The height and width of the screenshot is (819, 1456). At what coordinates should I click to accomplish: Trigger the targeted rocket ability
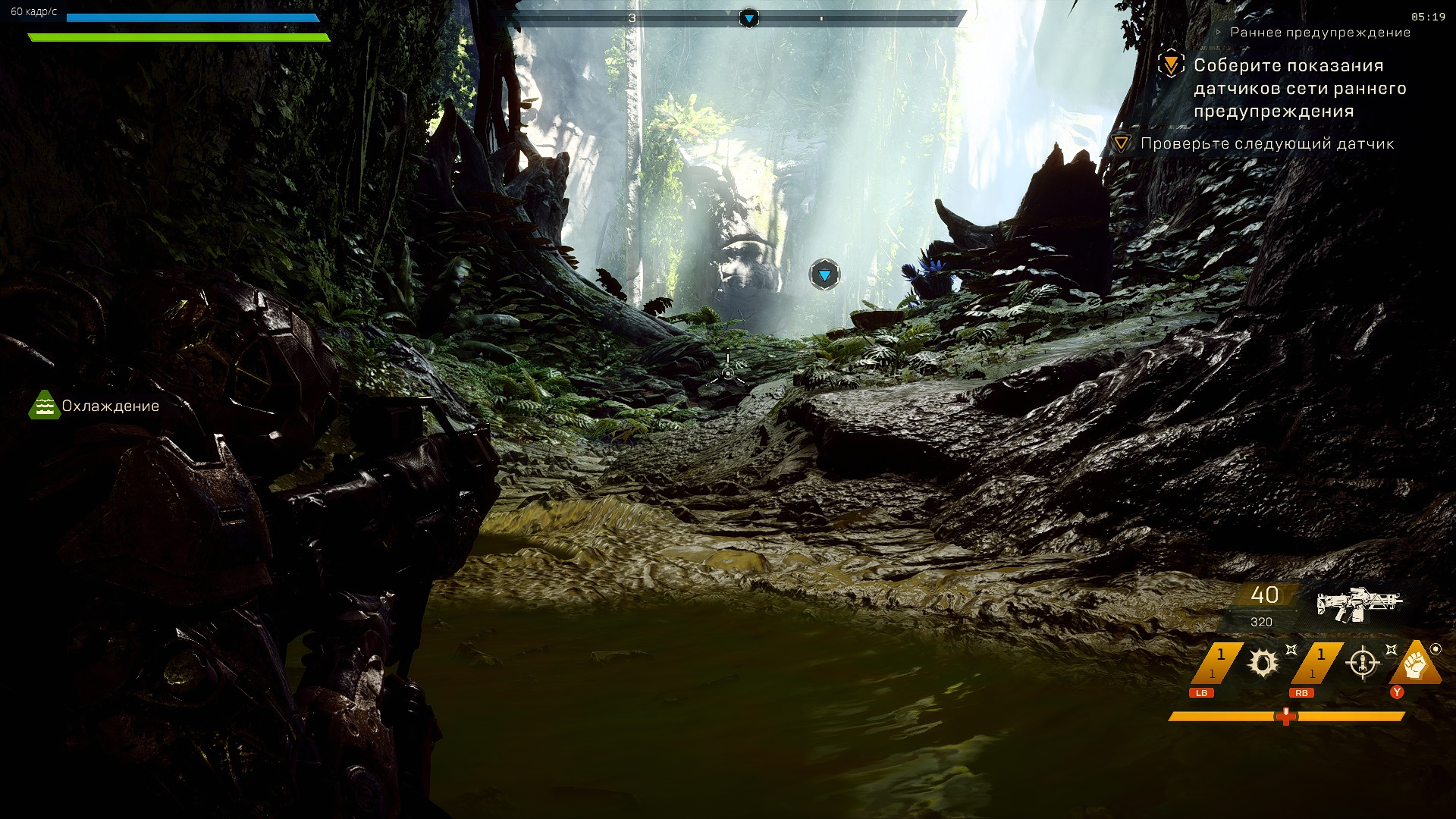1362,664
